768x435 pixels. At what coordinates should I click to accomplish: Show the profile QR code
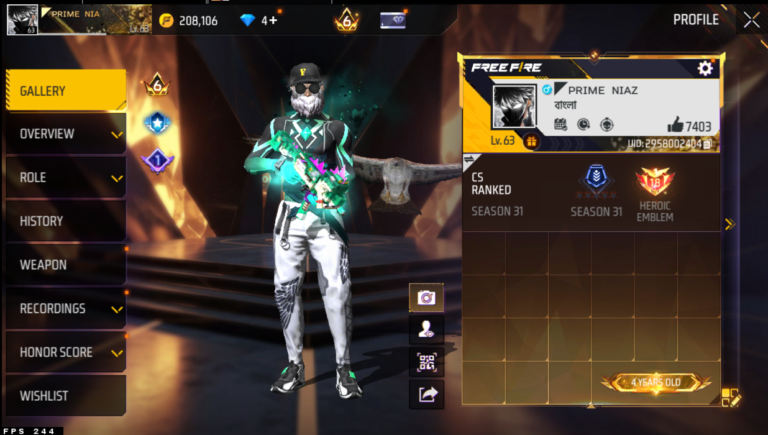[426, 362]
